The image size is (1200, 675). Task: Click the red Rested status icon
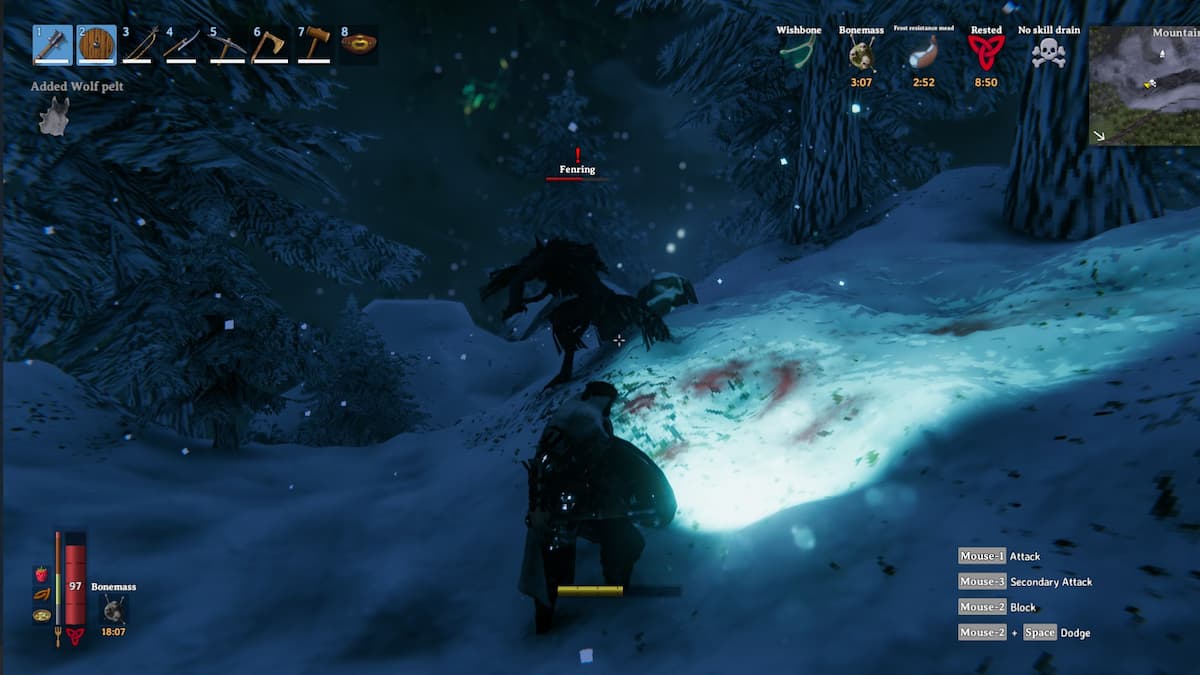click(x=985, y=53)
